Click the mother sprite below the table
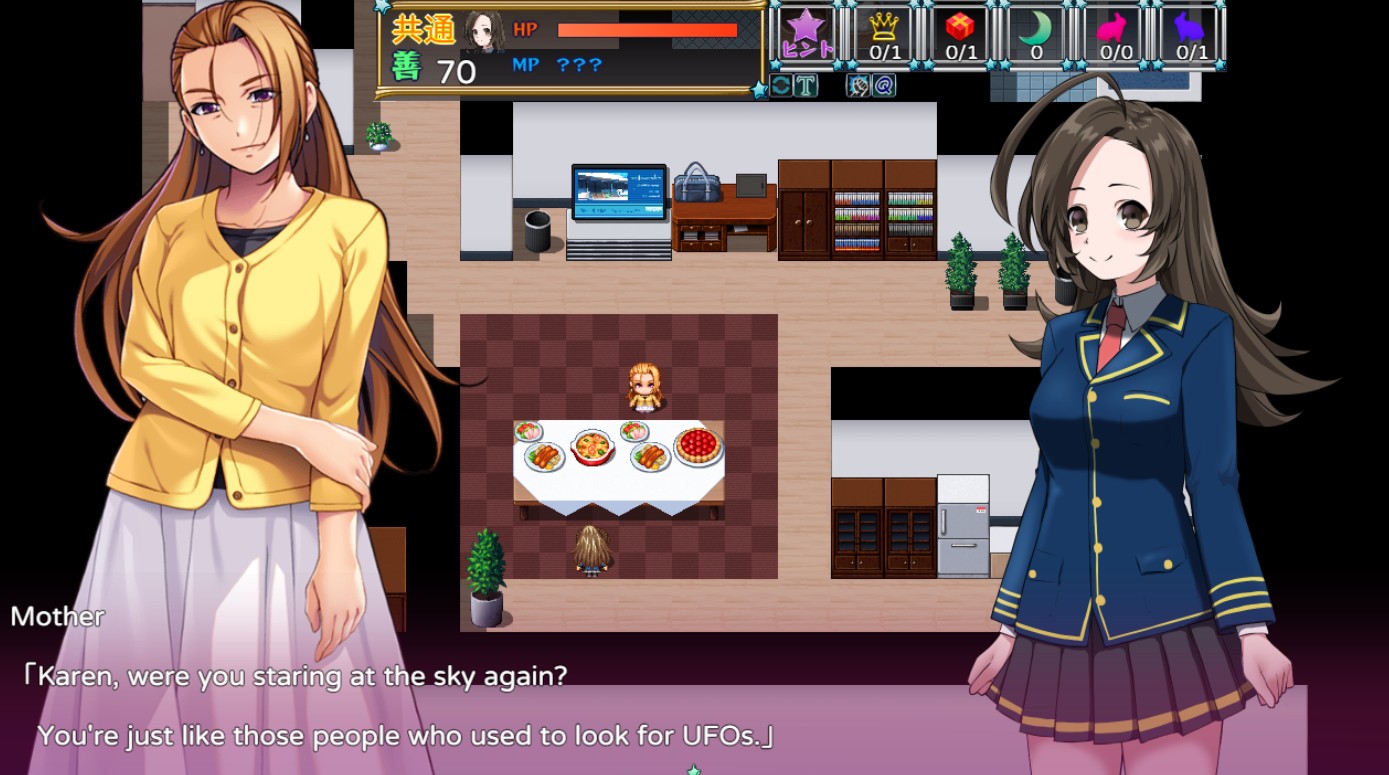1389x775 pixels. tap(592, 550)
